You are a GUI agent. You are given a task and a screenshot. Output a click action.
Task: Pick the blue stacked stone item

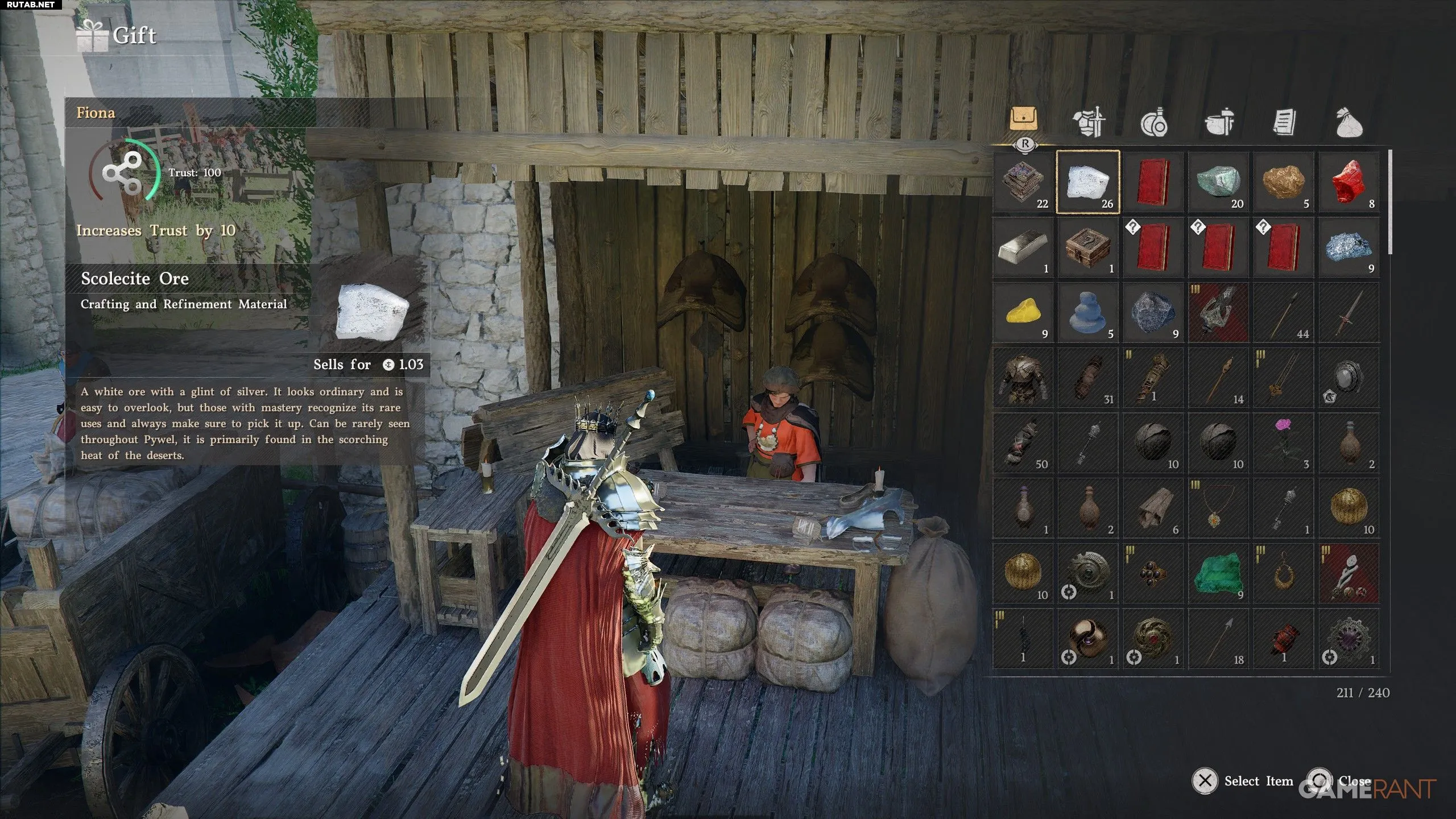point(1087,312)
